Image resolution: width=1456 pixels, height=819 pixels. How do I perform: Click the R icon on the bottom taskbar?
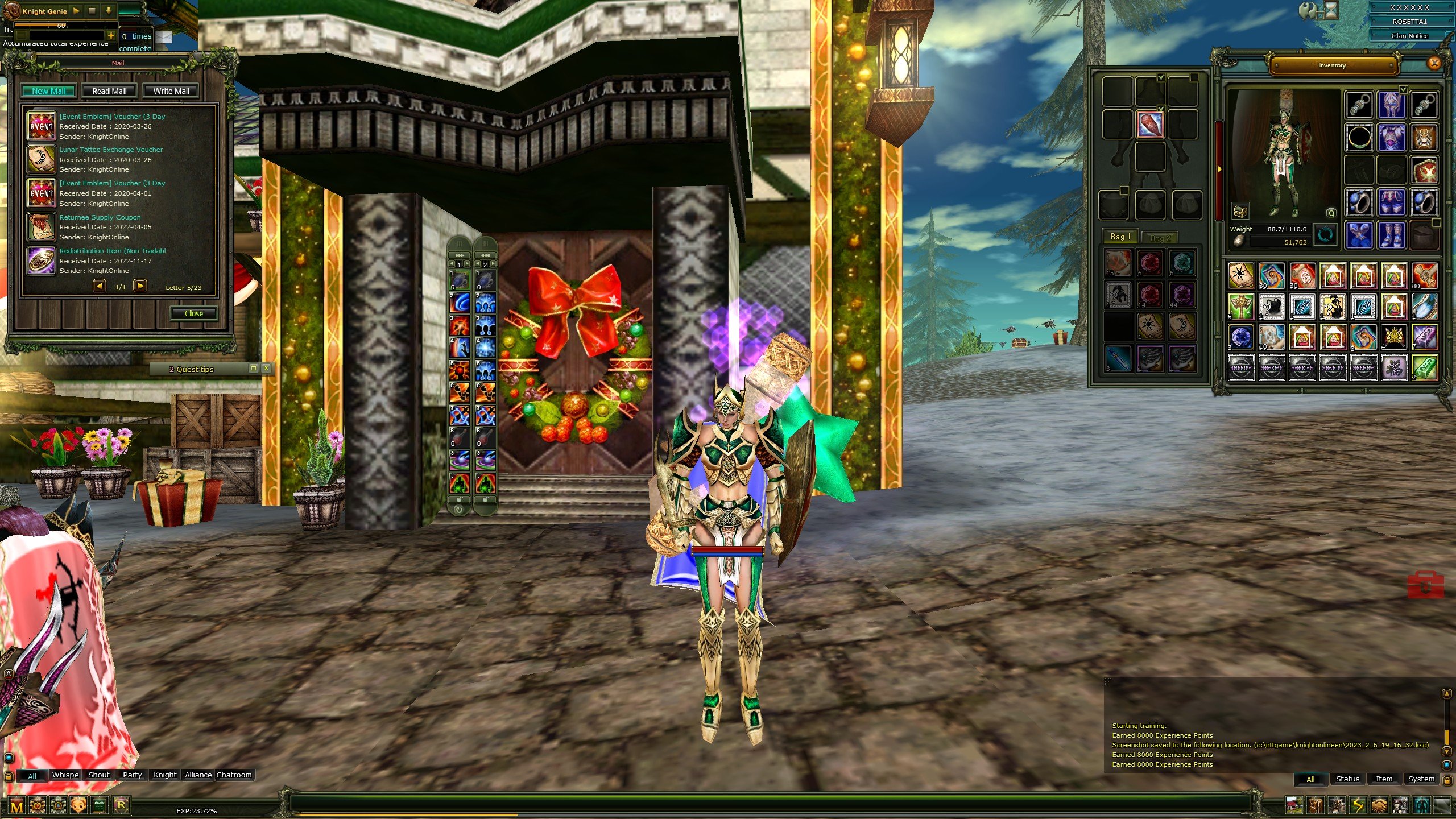120,805
